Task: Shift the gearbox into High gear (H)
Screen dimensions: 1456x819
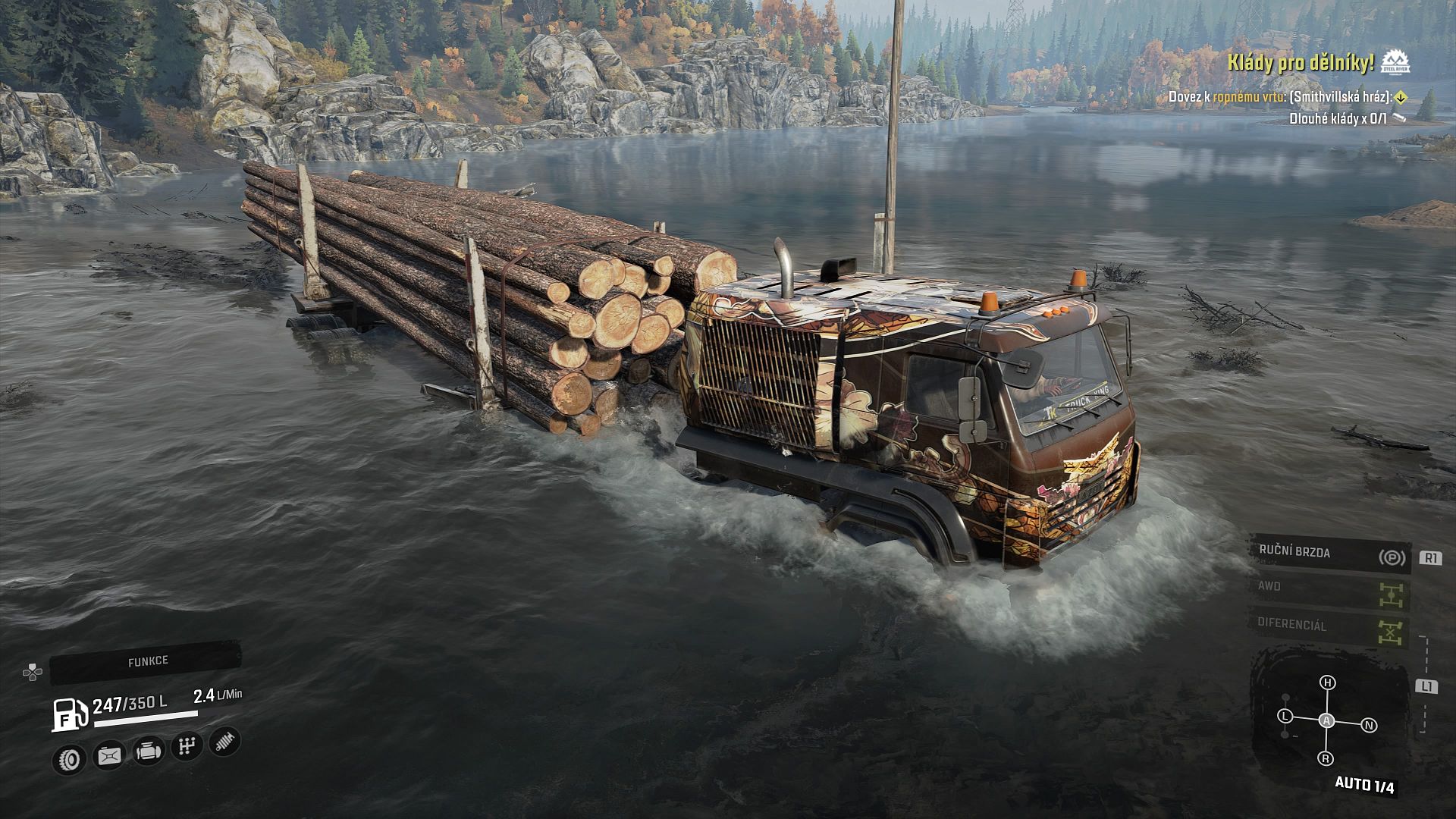Action: coord(1328,682)
